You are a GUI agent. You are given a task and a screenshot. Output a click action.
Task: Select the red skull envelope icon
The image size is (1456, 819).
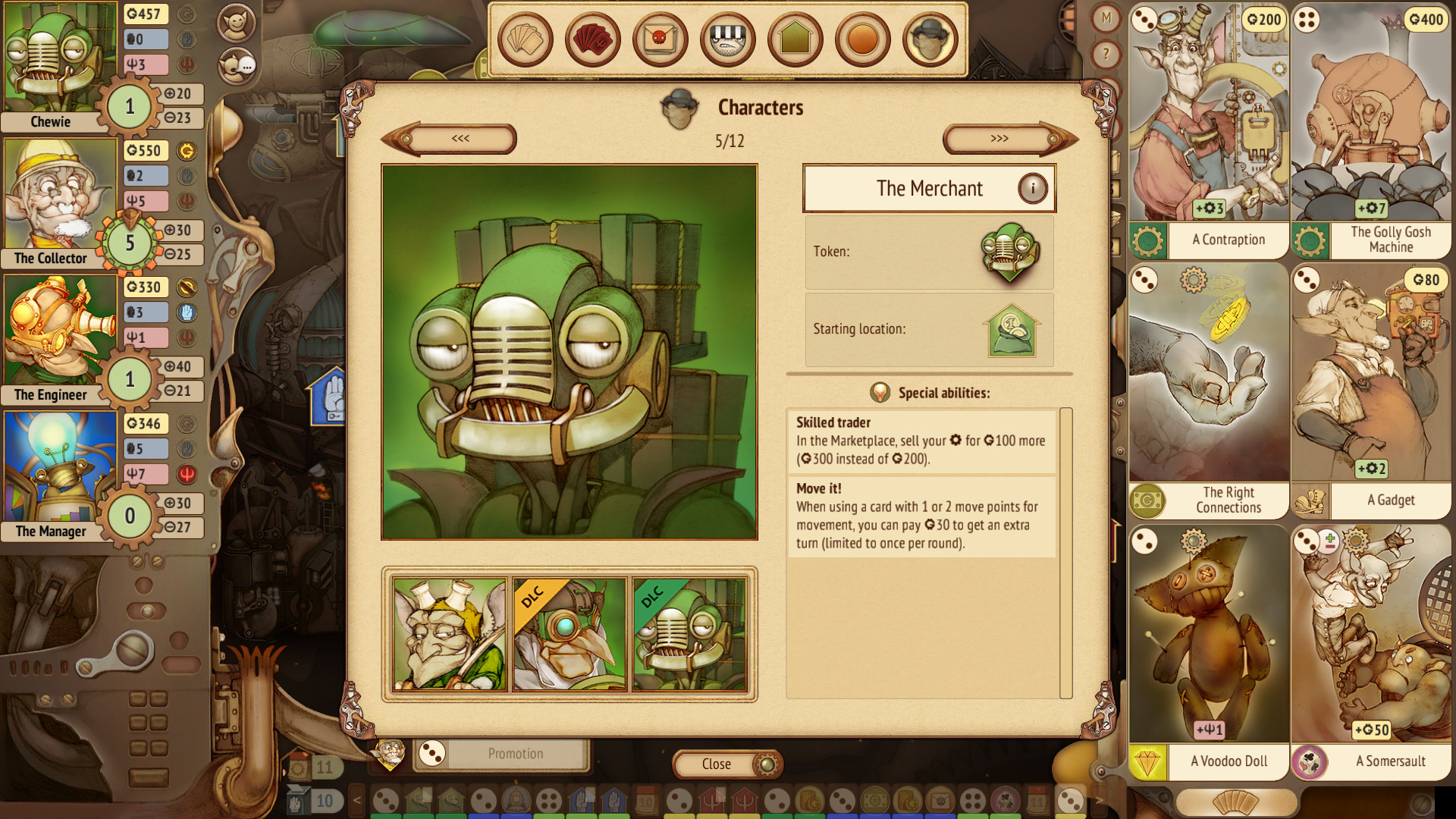coord(659,39)
